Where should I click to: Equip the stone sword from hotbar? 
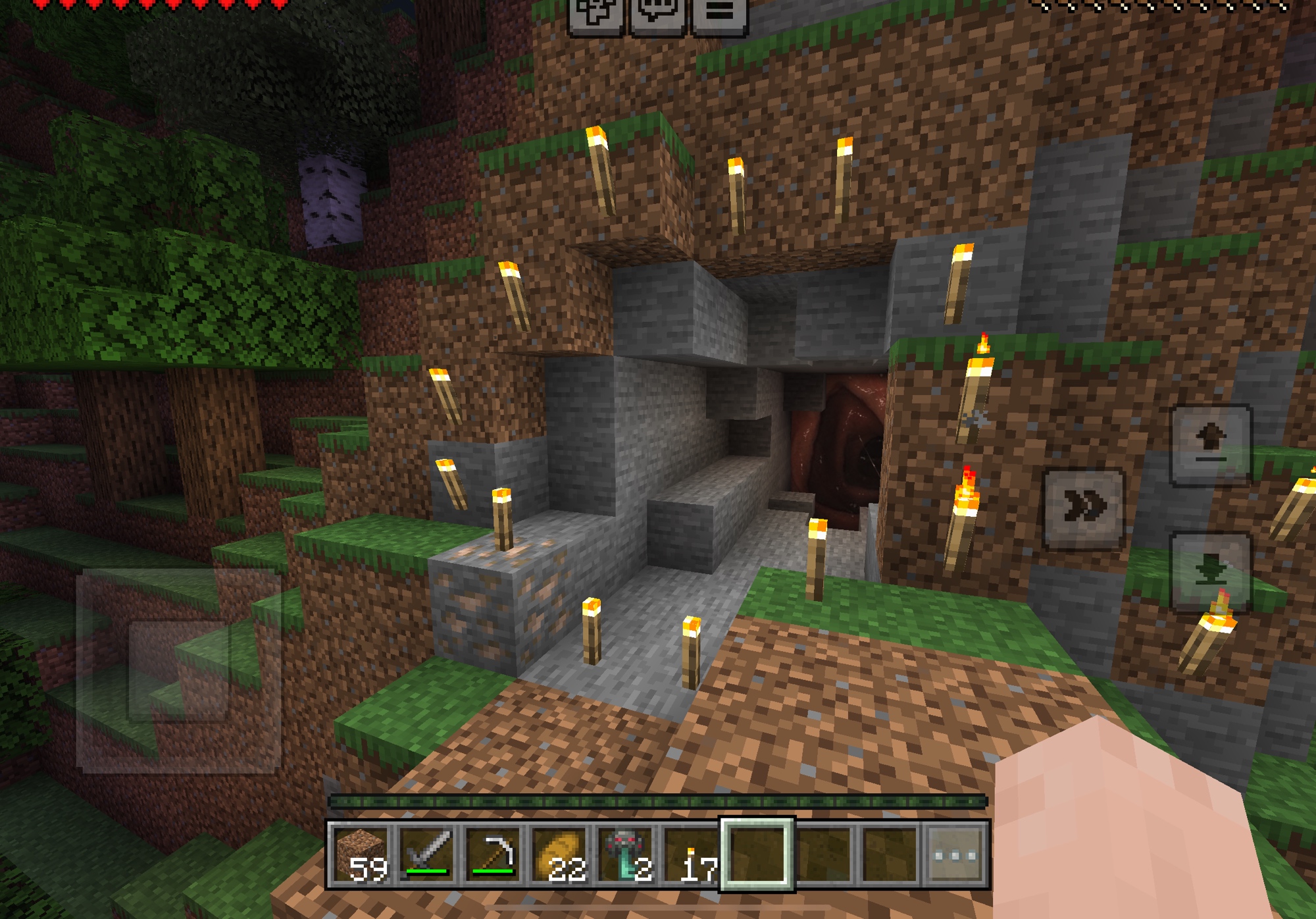click(x=427, y=855)
